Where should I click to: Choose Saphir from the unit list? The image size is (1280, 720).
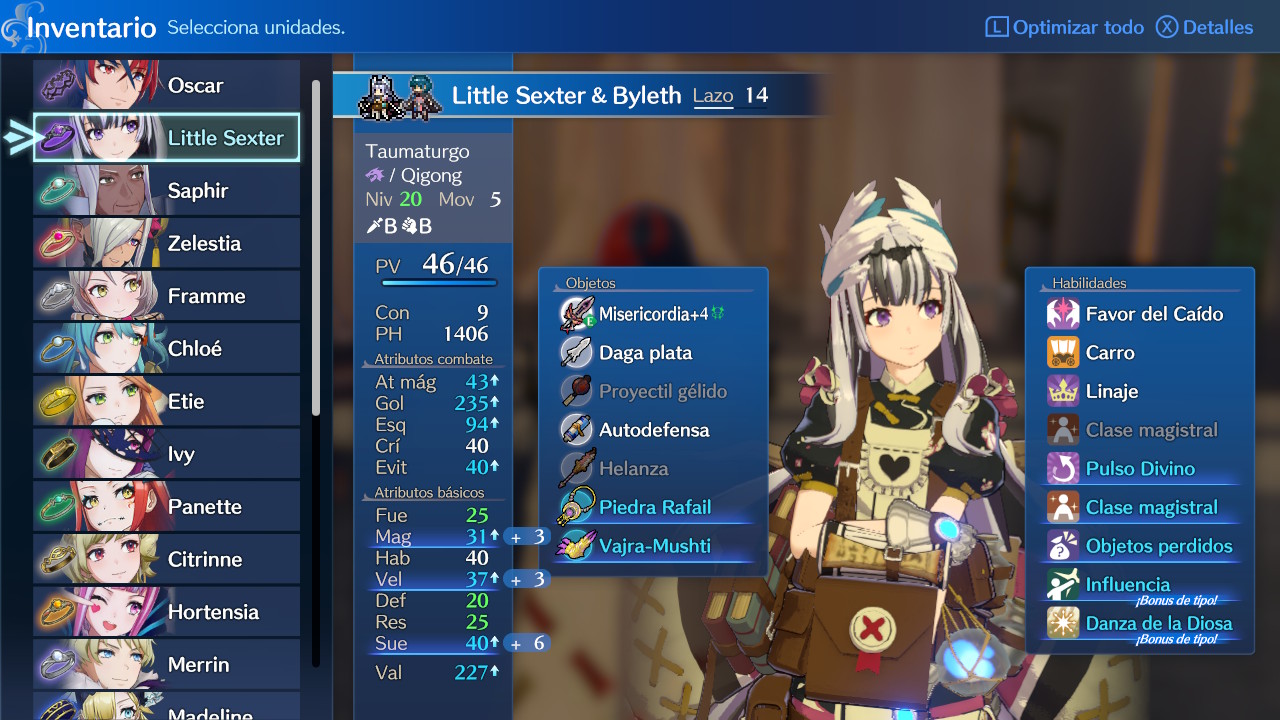[167, 190]
